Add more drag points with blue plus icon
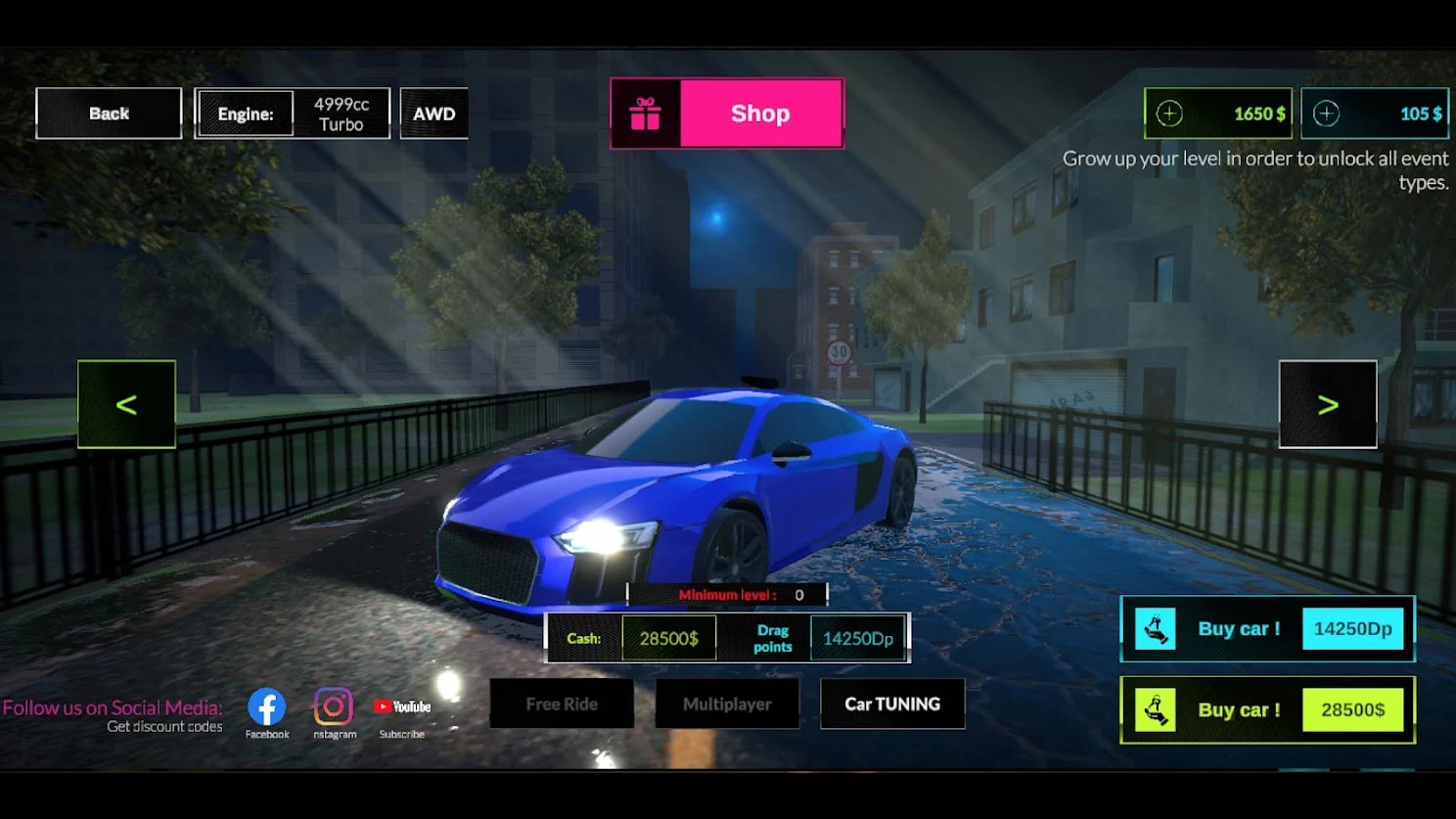1456x819 pixels. pyautogui.click(x=1326, y=114)
